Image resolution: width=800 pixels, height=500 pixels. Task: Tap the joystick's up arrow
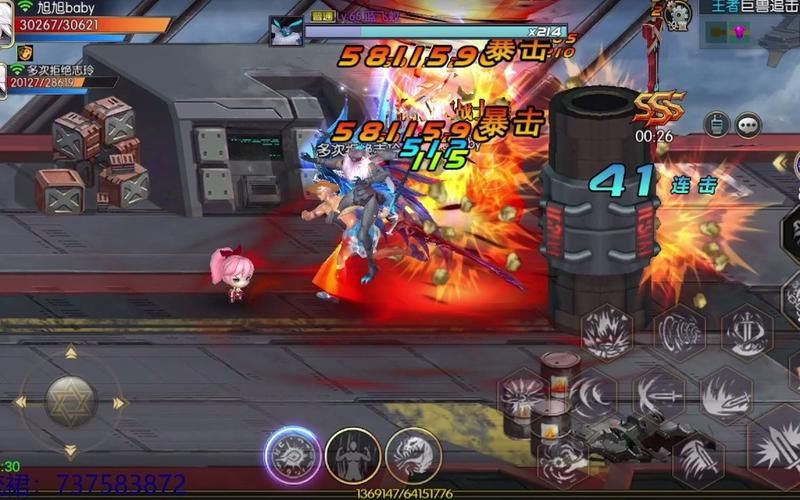(70, 352)
